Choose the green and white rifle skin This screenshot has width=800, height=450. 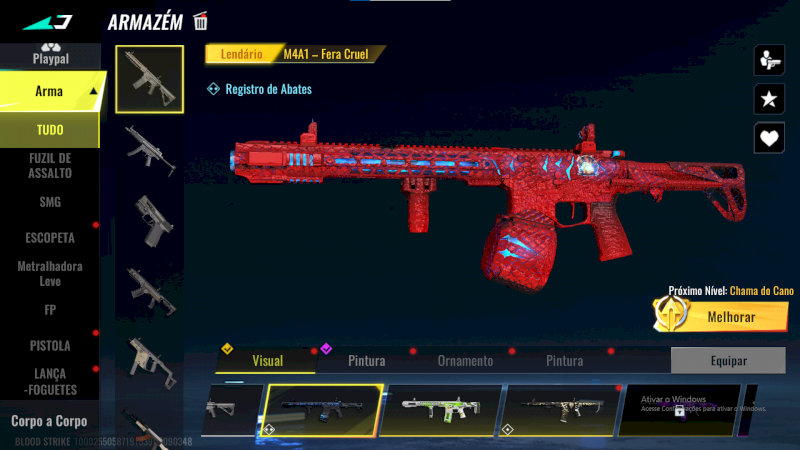point(441,409)
